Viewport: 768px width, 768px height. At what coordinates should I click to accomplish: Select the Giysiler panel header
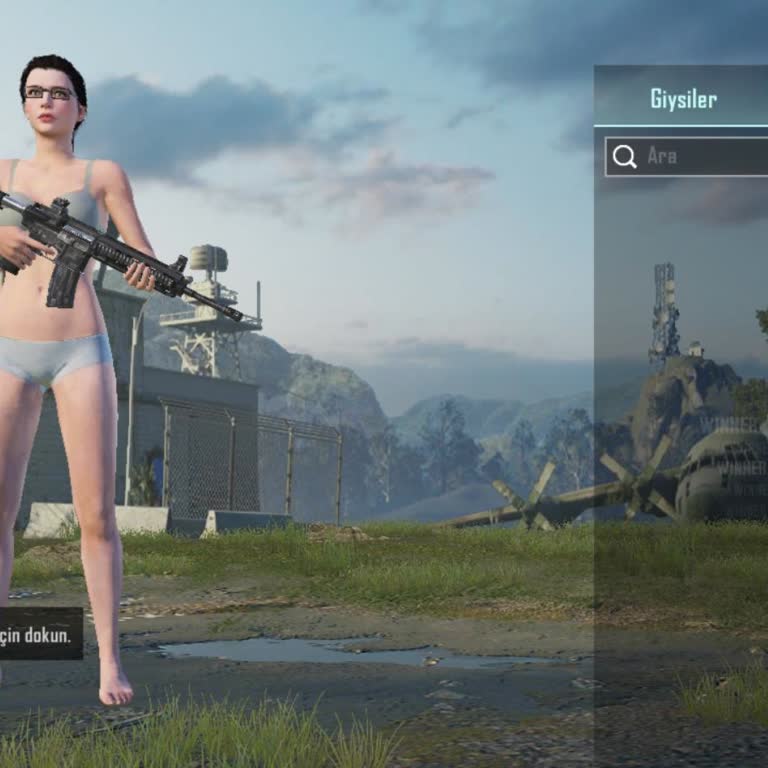(x=683, y=98)
